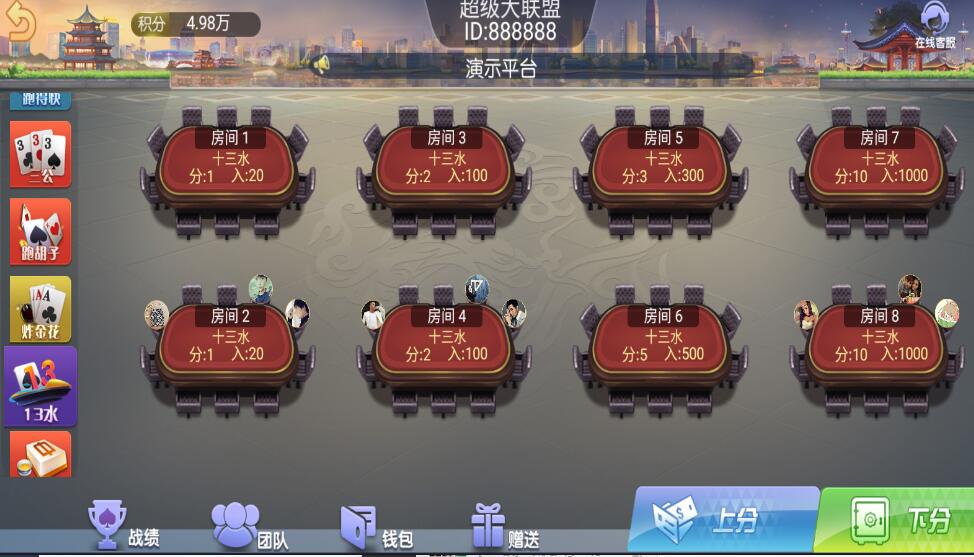Open the 团队 team menu
The height and width of the screenshot is (557, 974).
click(x=250, y=529)
